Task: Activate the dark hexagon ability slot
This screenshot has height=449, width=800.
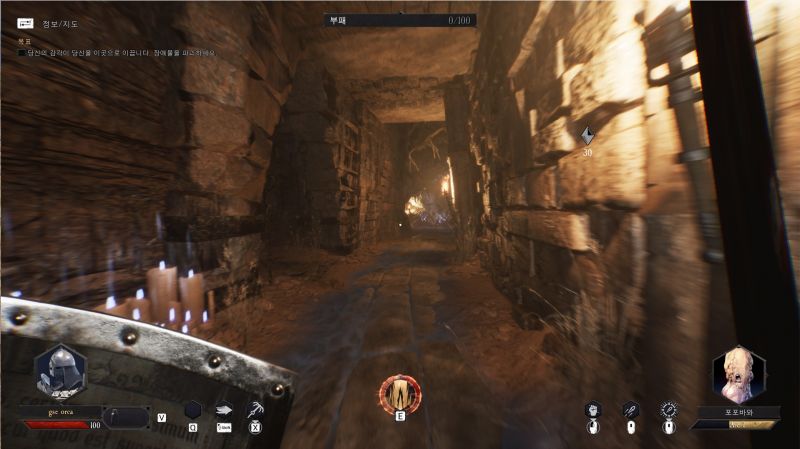Action: [x=192, y=410]
